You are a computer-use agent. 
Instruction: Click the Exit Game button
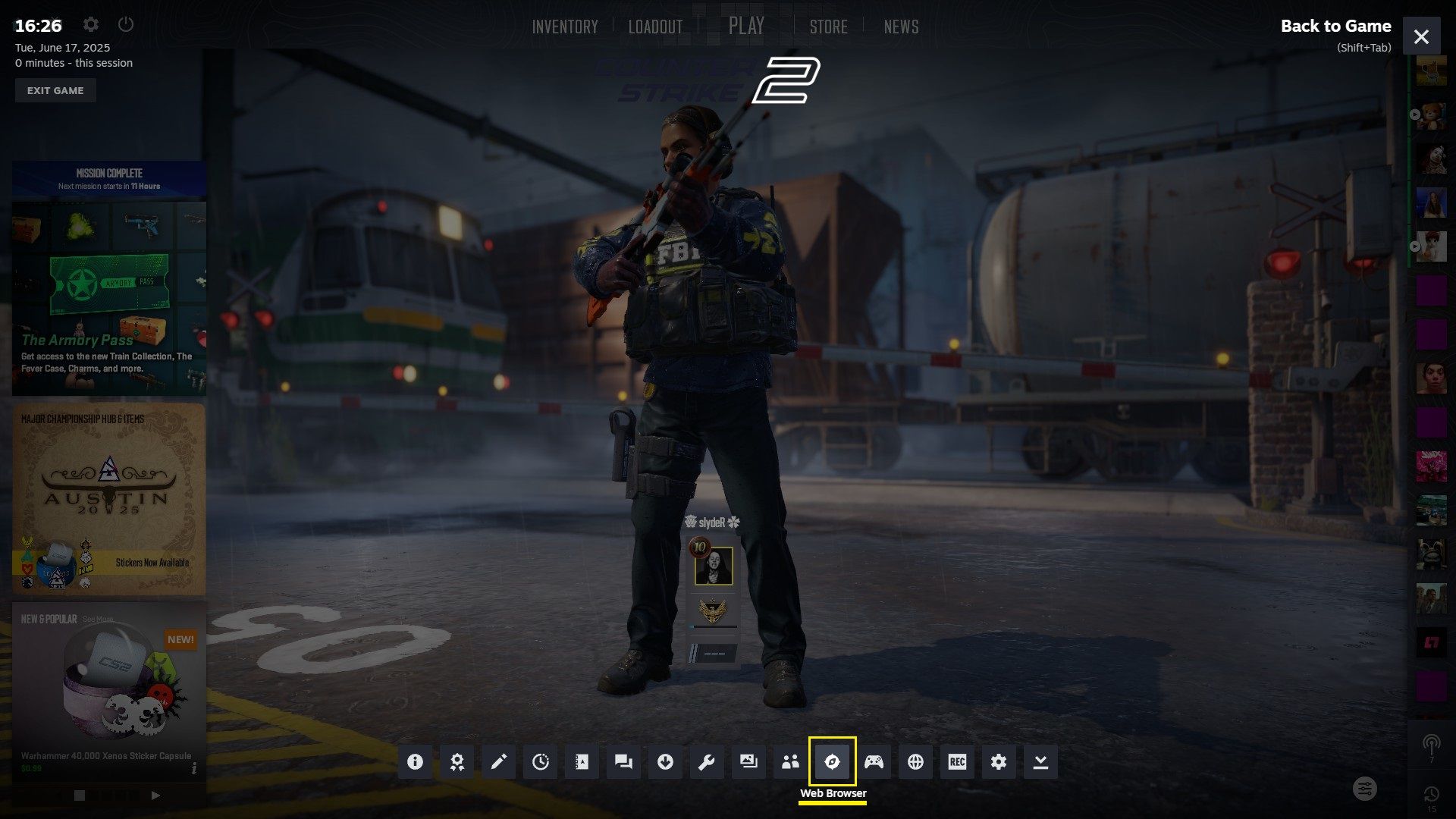pyautogui.click(x=55, y=90)
